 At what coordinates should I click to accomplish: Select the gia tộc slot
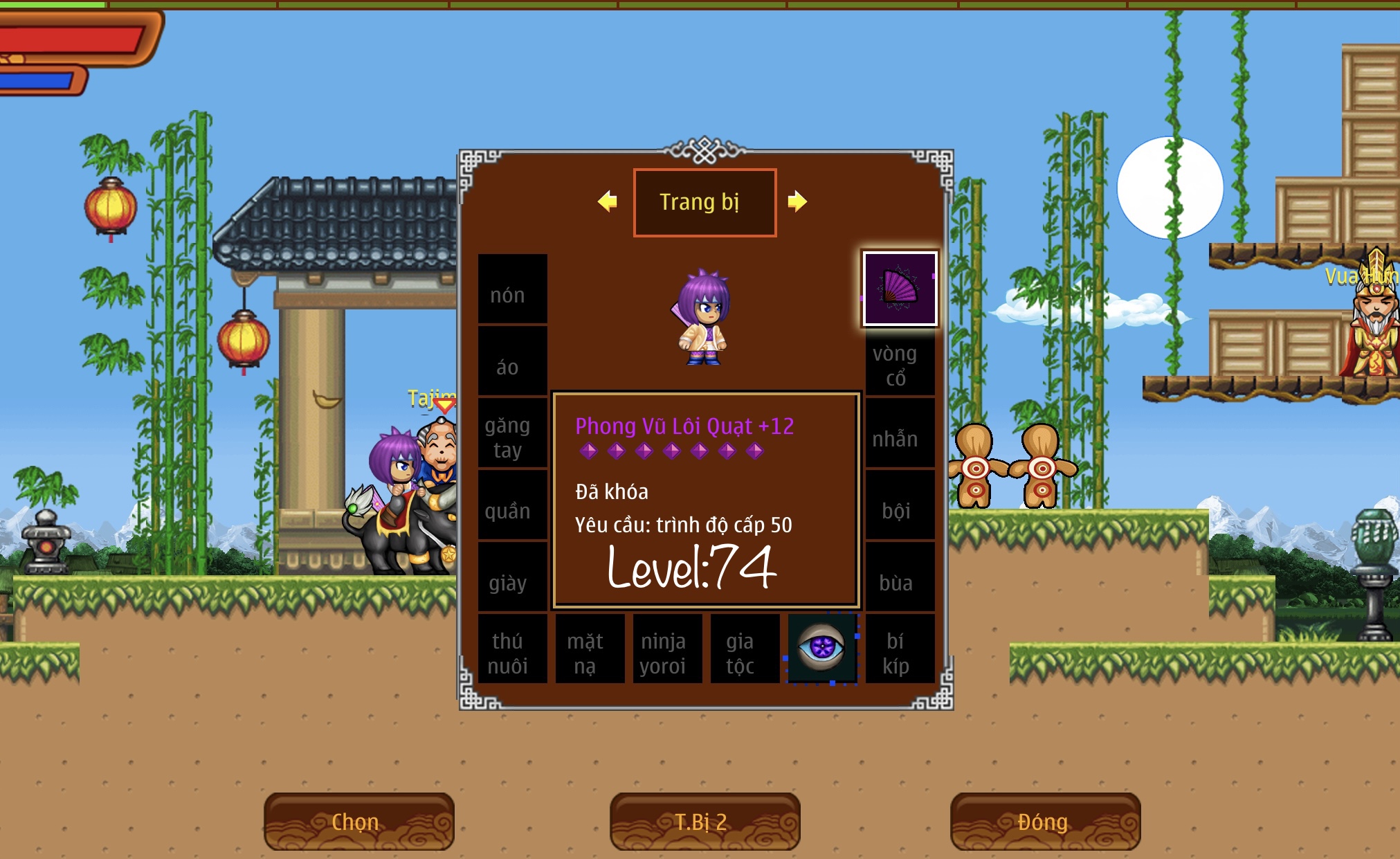tap(745, 649)
